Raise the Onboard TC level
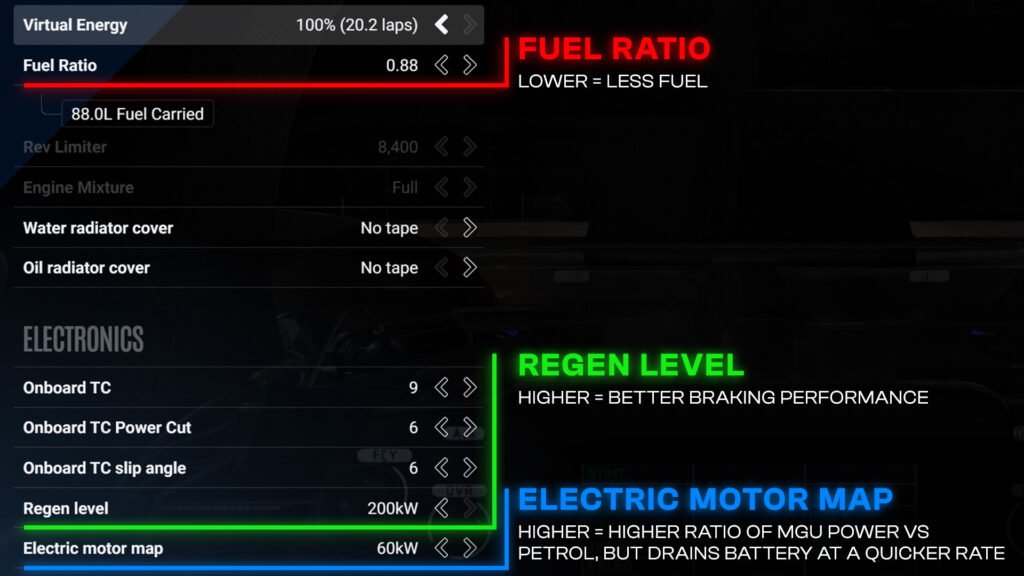This screenshot has height=576, width=1024. (x=470, y=387)
